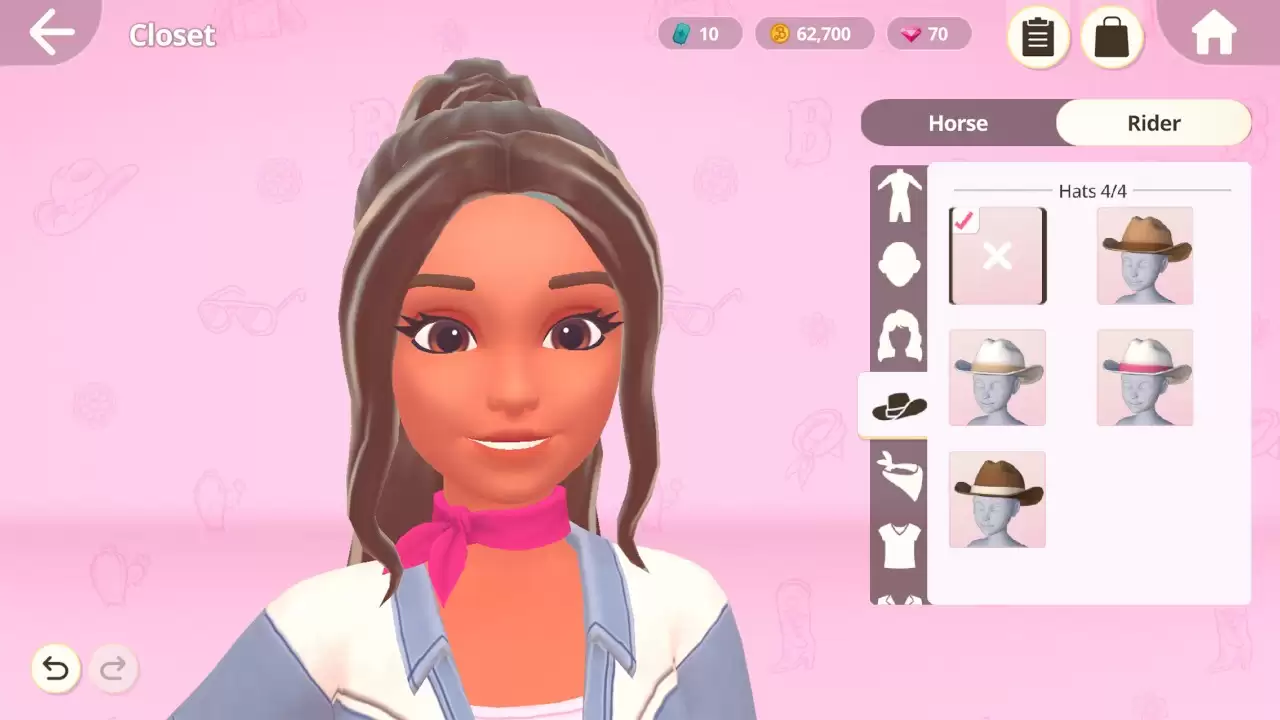Screen dimensions: 1280x720
Task: Choose the white hat with tan band
Action: [997, 378]
